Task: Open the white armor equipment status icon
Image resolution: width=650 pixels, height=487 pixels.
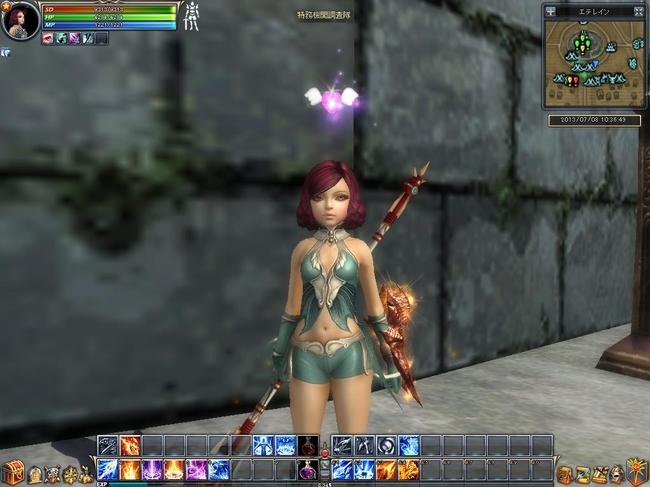Action: point(193,18)
